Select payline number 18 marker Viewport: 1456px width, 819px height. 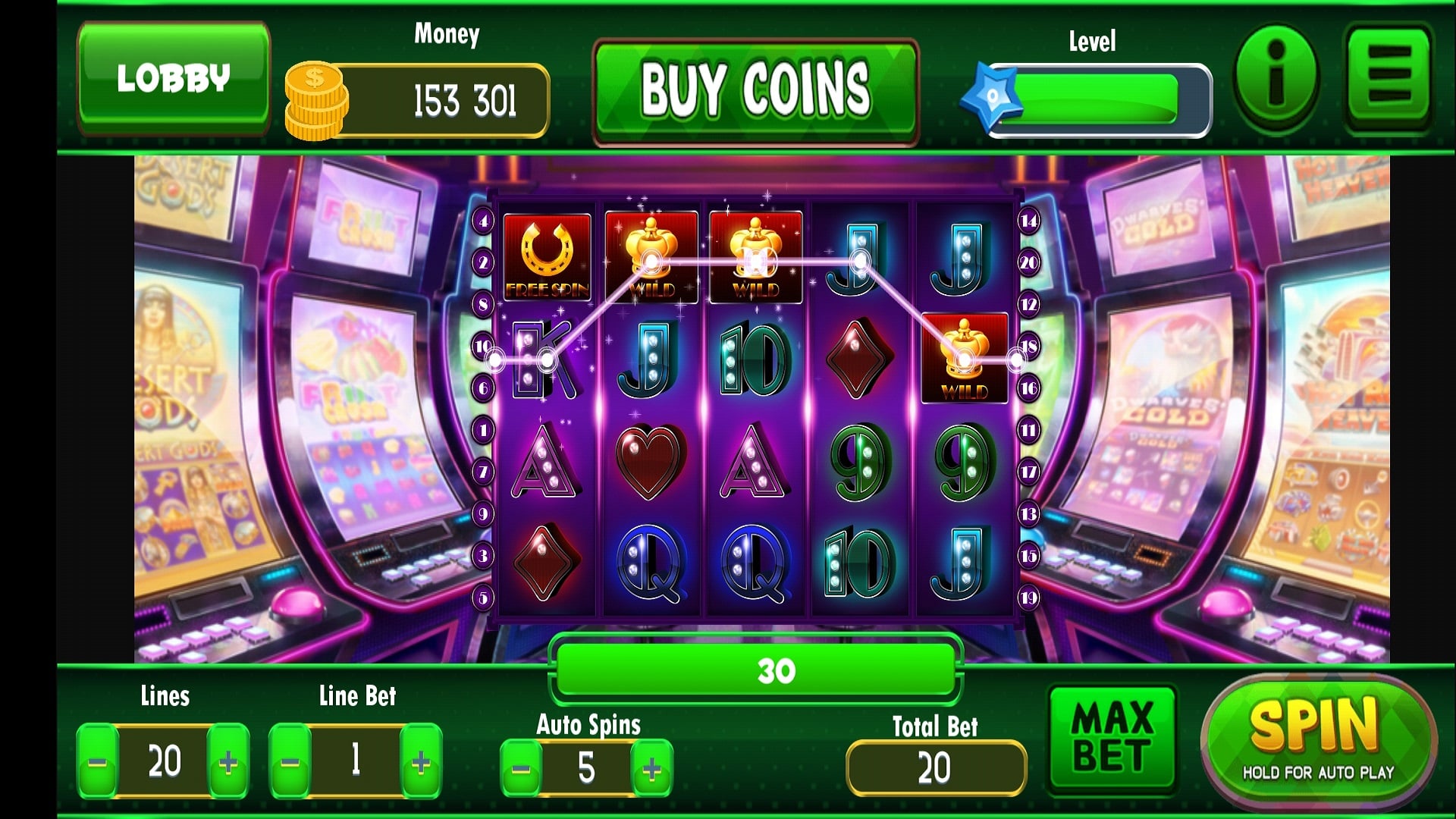point(1028,345)
